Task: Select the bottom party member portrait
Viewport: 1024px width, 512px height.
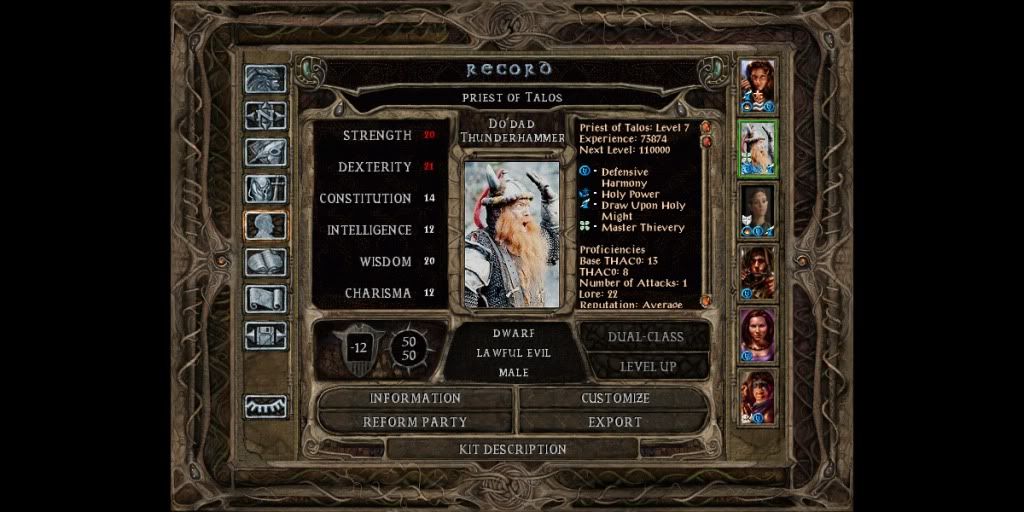Action: (x=757, y=397)
